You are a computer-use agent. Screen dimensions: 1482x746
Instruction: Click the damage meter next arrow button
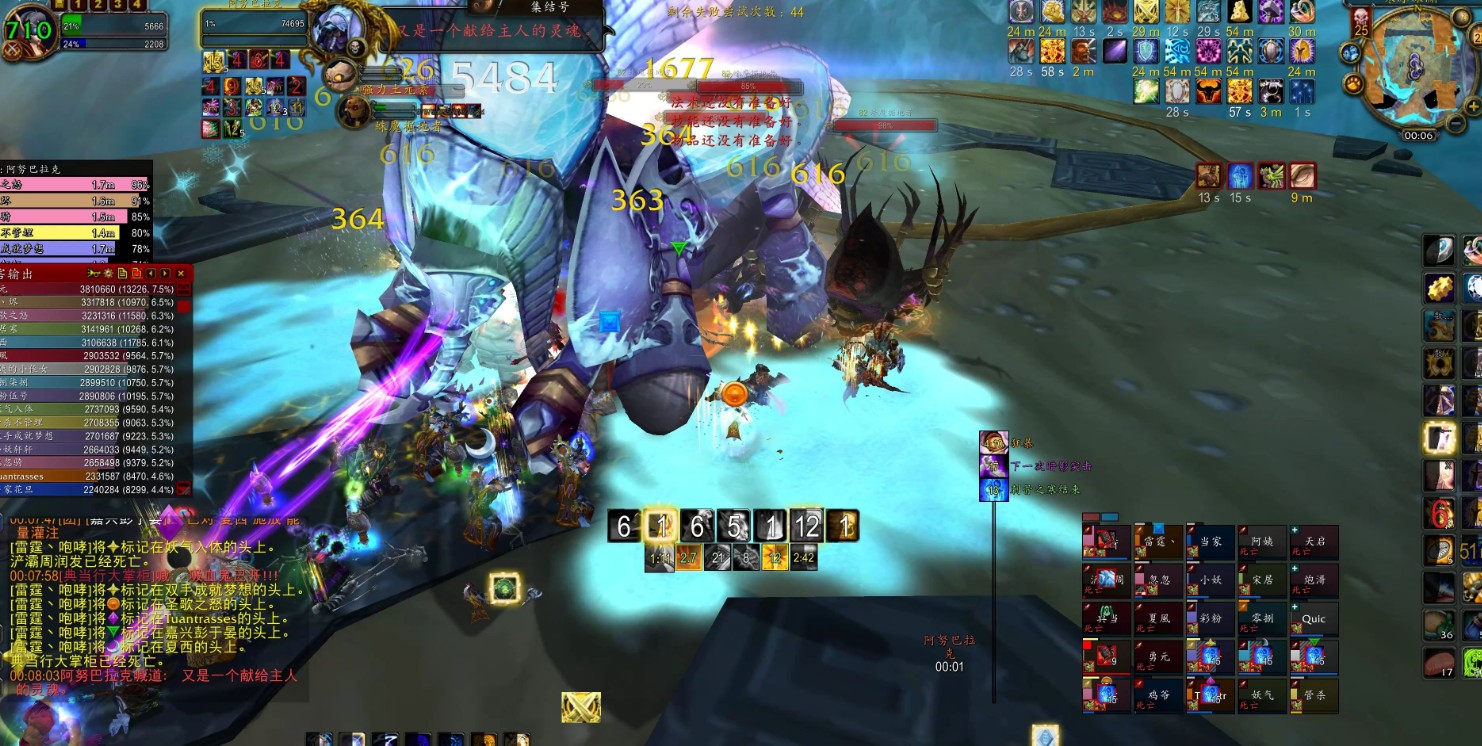165,273
